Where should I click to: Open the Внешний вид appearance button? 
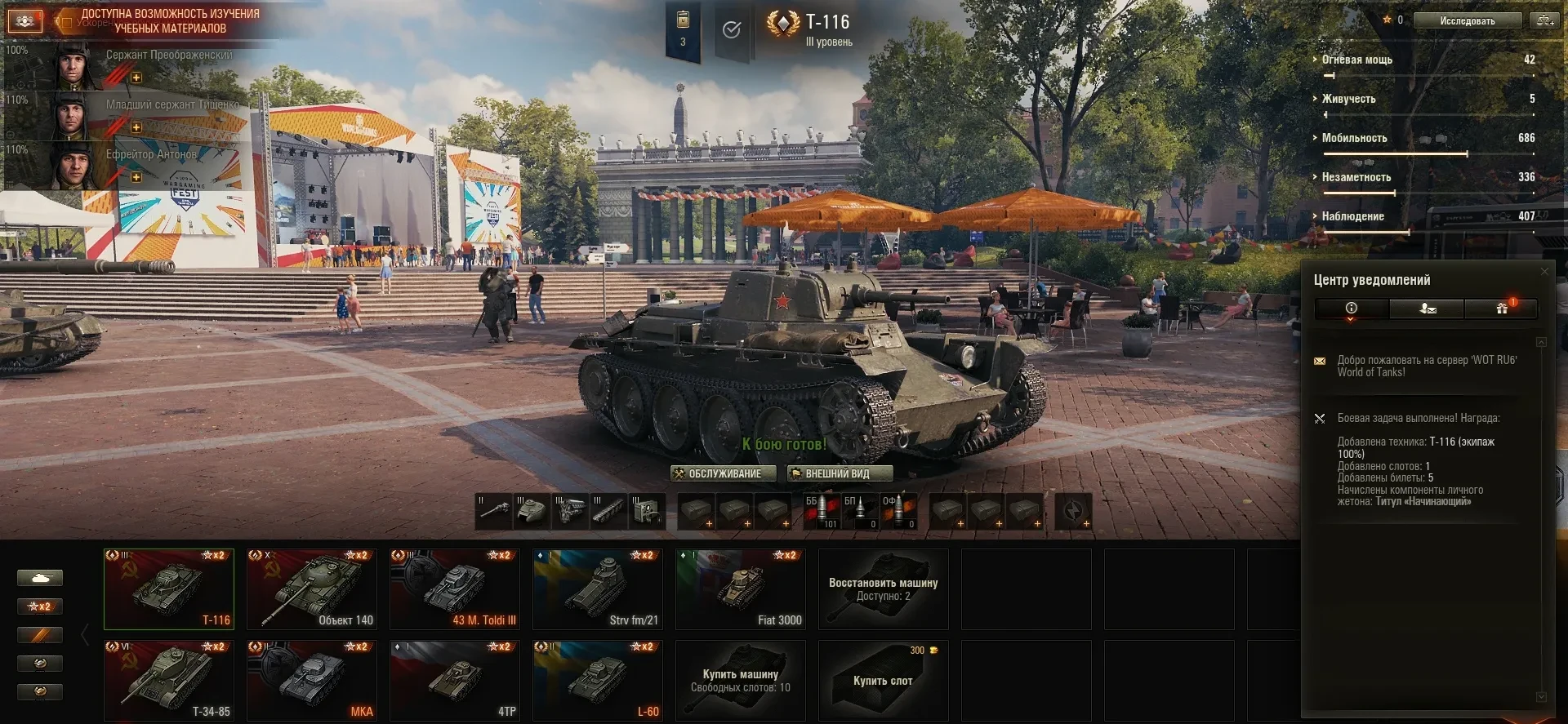[839, 473]
